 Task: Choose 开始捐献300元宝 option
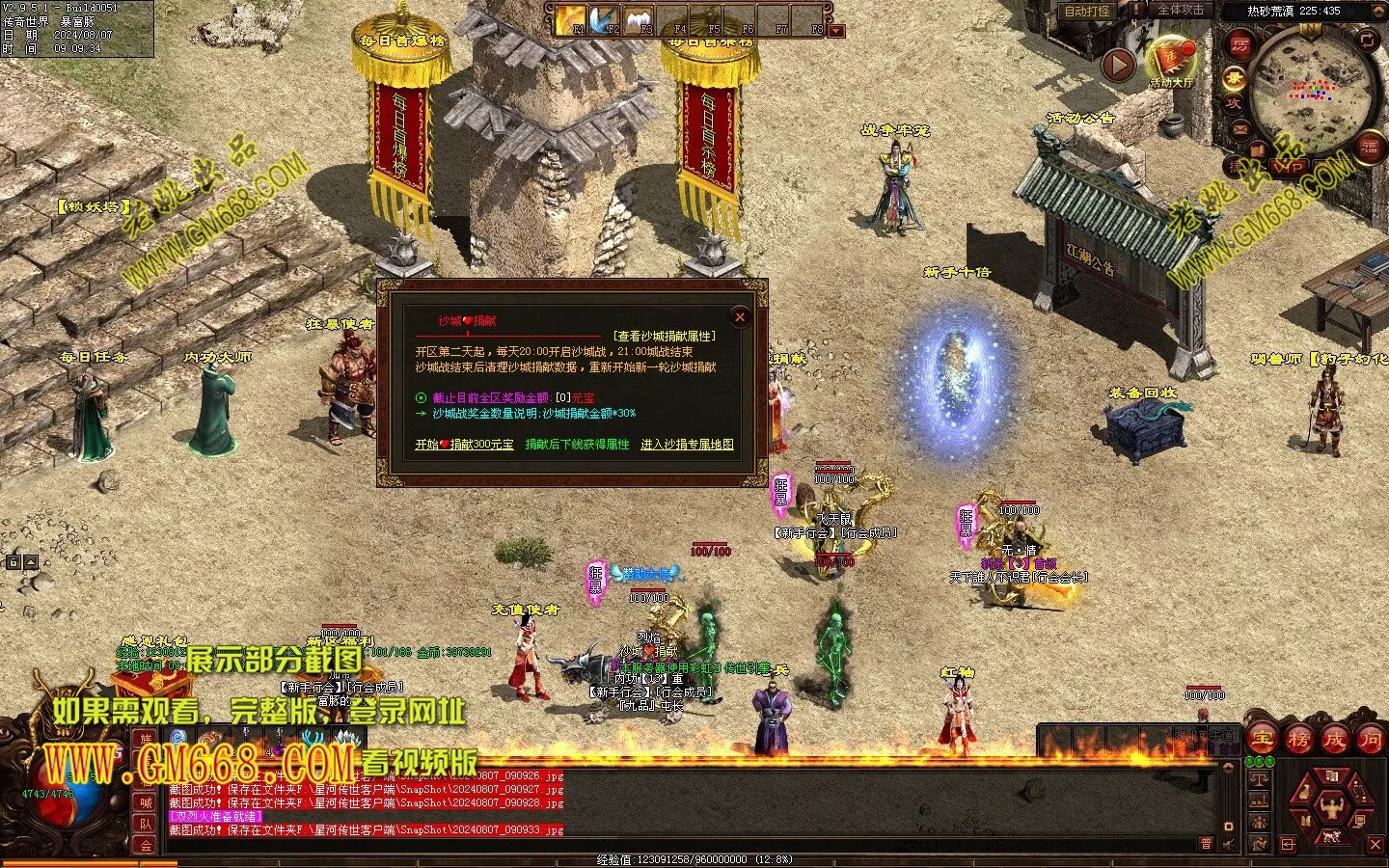point(464,445)
